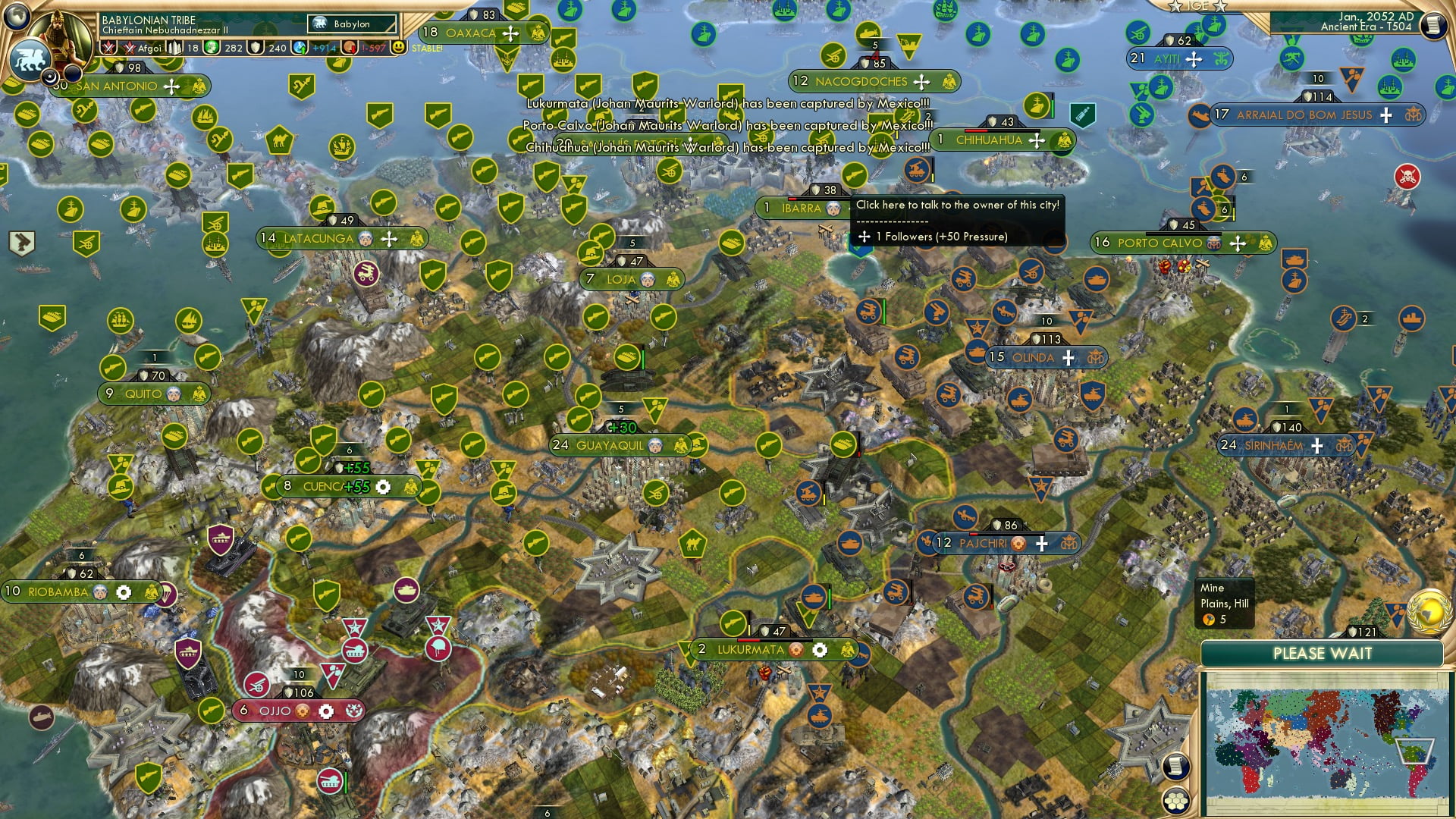The width and height of the screenshot is (1456, 819).
Task: Click tooltip to talk to Ibarra's owner
Action: (x=958, y=205)
